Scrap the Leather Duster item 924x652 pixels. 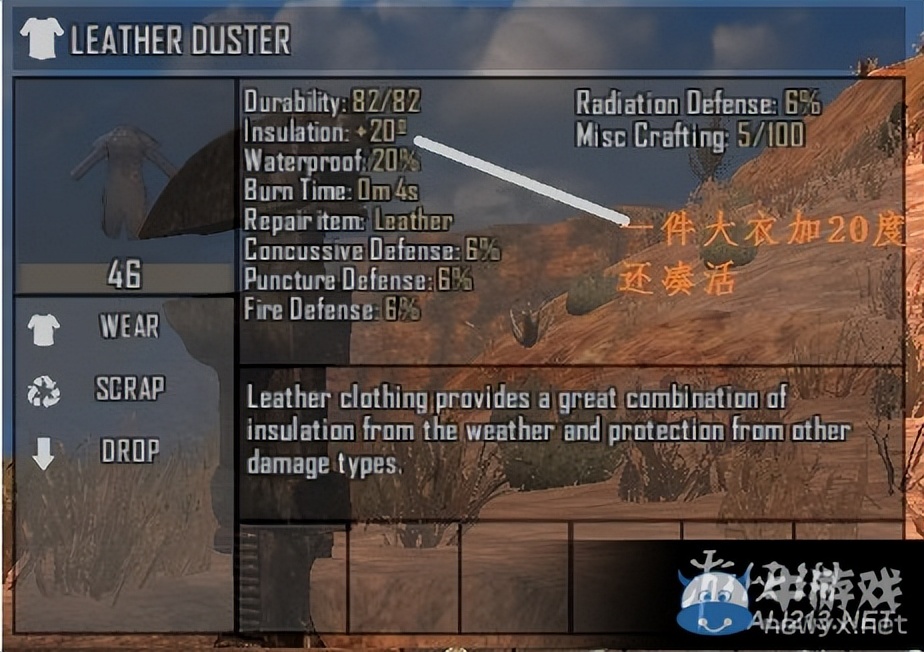coord(129,389)
